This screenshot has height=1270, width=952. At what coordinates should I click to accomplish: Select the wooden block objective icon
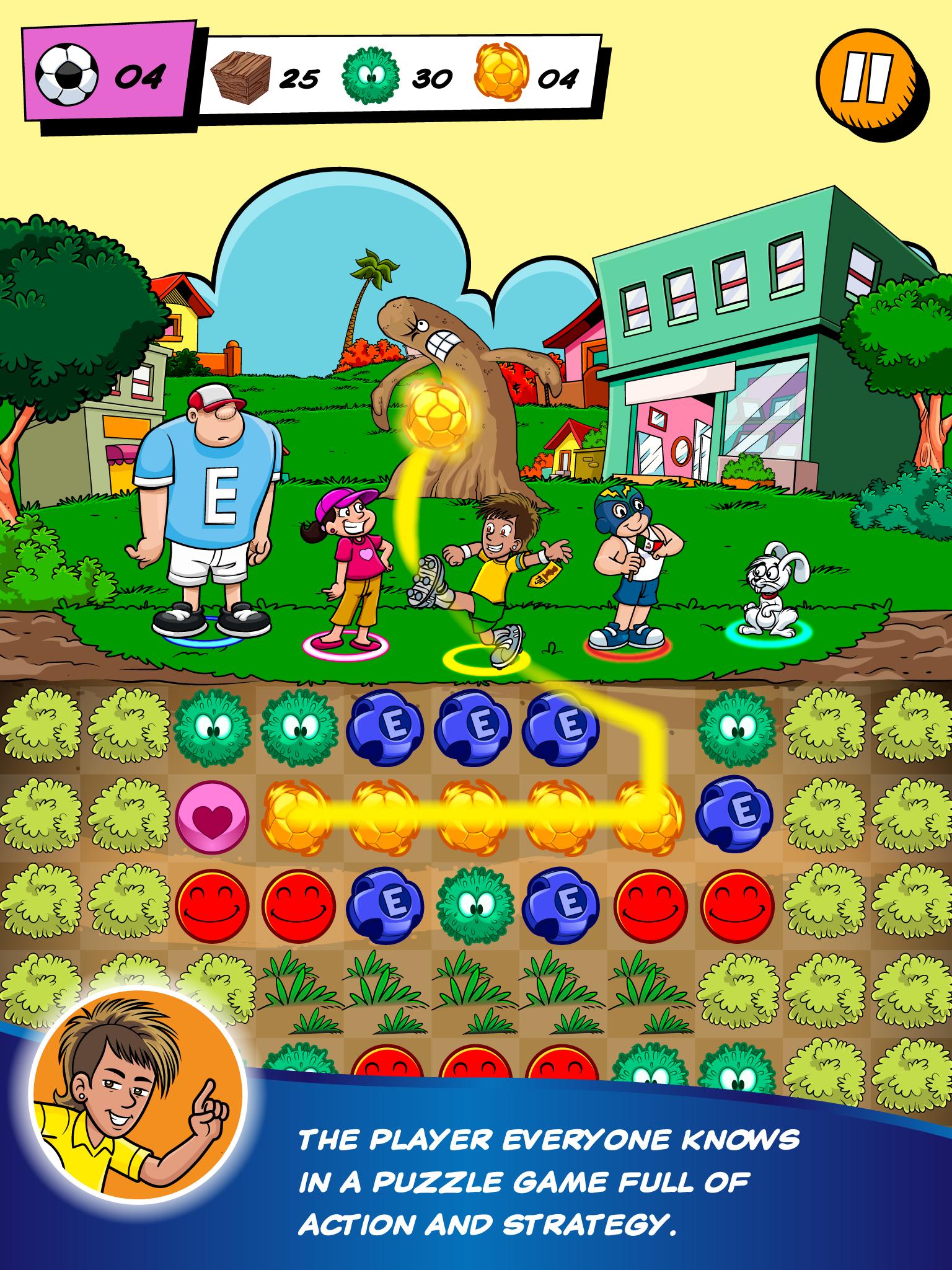tap(241, 76)
